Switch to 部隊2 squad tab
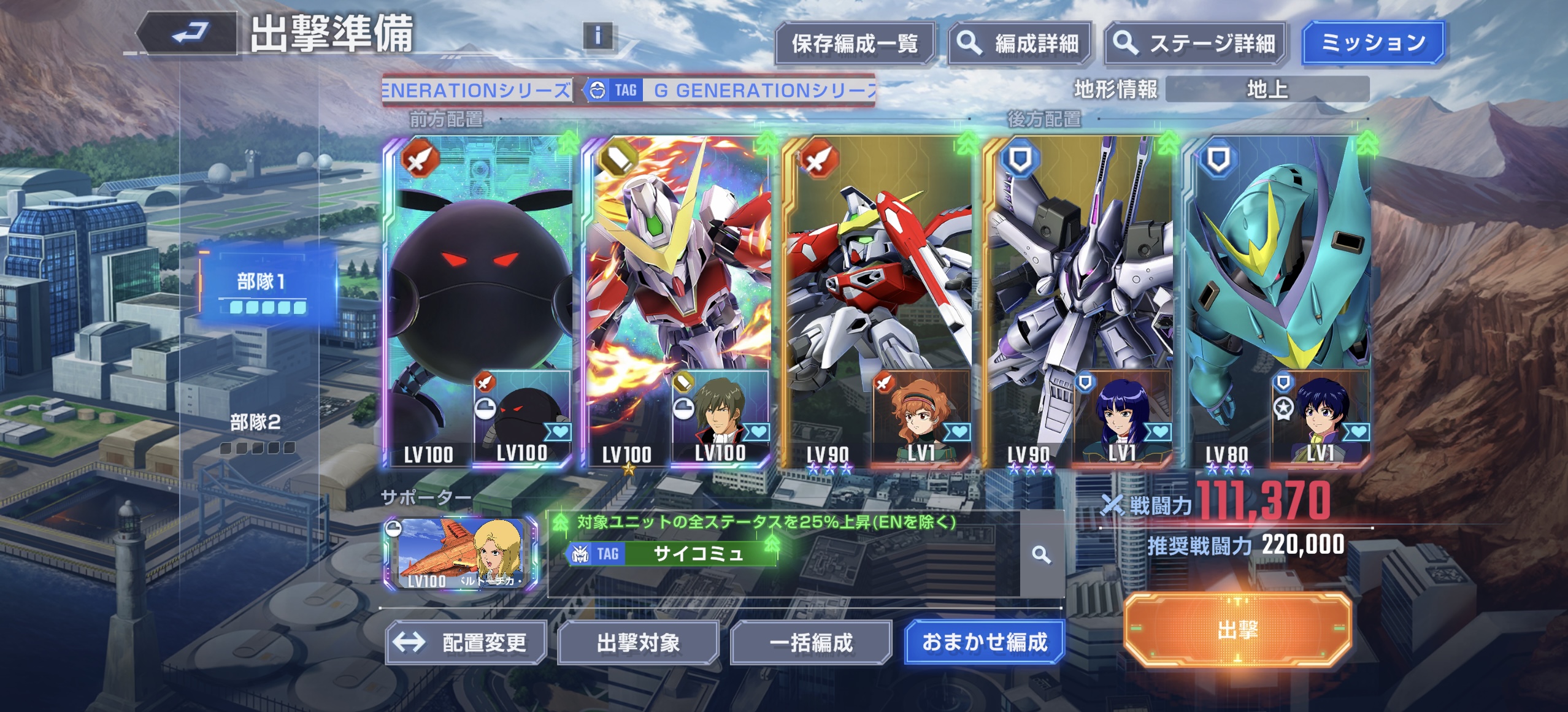Screen dimensions: 1568x712 click(x=256, y=431)
